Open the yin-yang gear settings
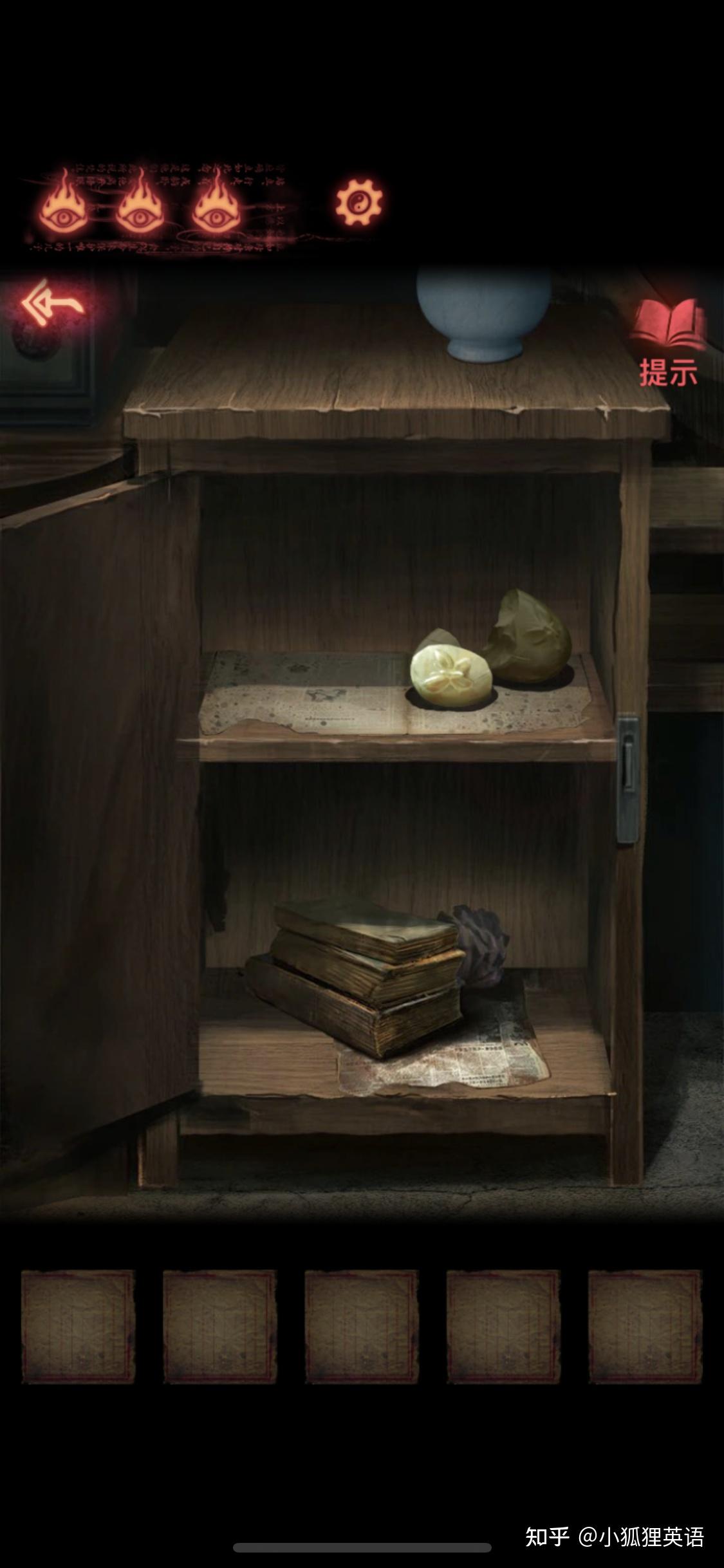Image resolution: width=724 pixels, height=1568 pixels. (358, 203)
